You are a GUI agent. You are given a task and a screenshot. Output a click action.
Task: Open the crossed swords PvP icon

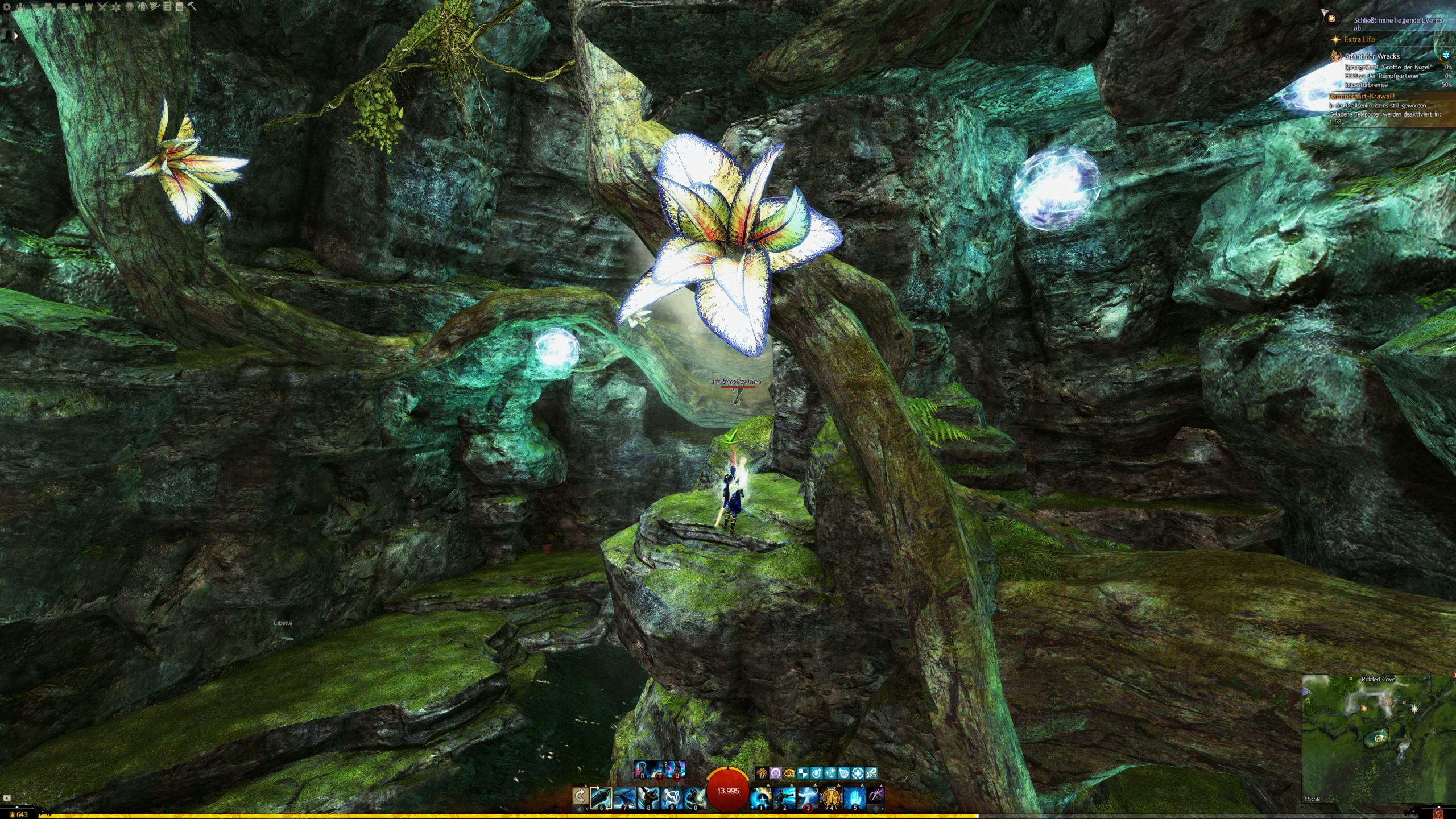tap(102, 7)
